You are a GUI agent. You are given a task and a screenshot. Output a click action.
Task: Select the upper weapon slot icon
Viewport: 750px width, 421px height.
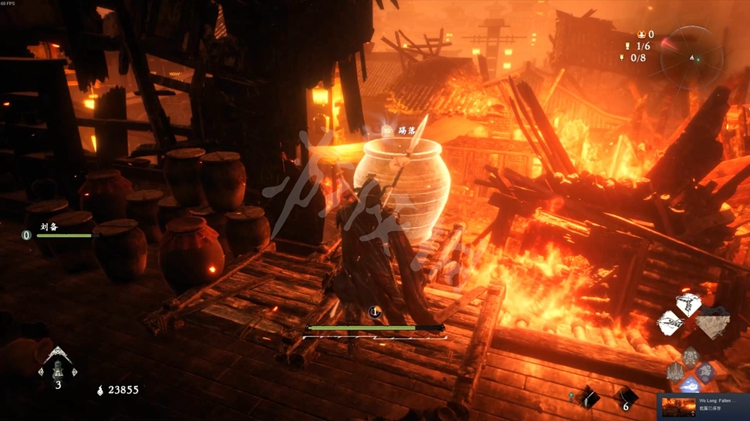pyautogui.click(x=687, y=304)
